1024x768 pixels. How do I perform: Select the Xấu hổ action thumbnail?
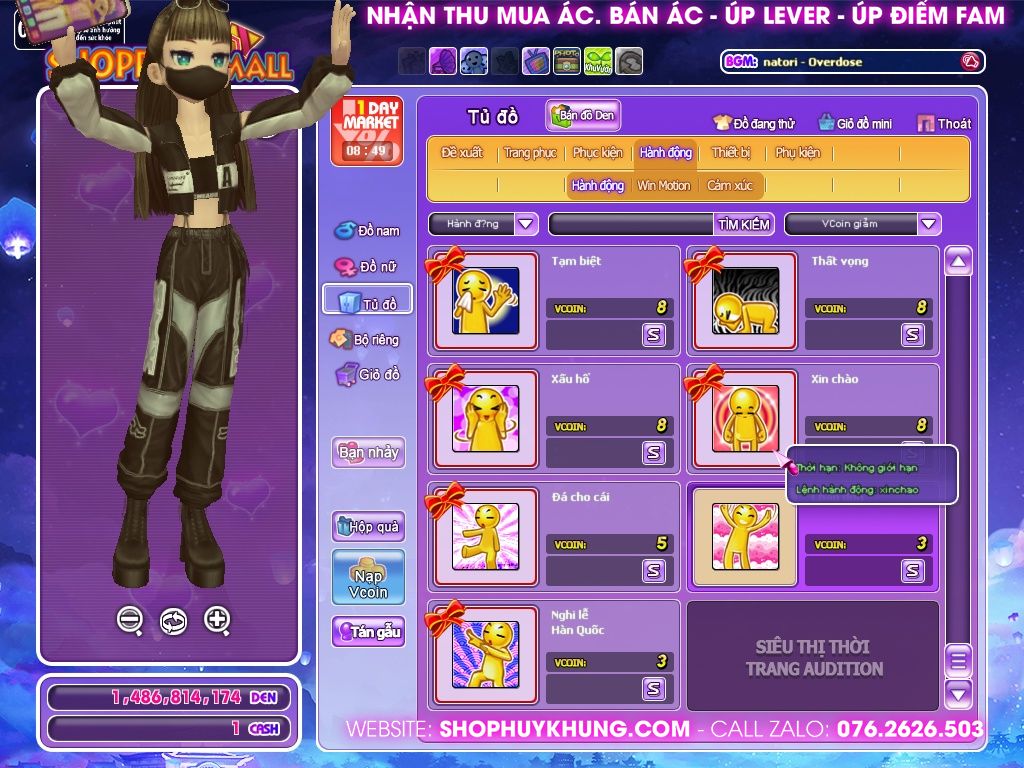click(485, 418)
